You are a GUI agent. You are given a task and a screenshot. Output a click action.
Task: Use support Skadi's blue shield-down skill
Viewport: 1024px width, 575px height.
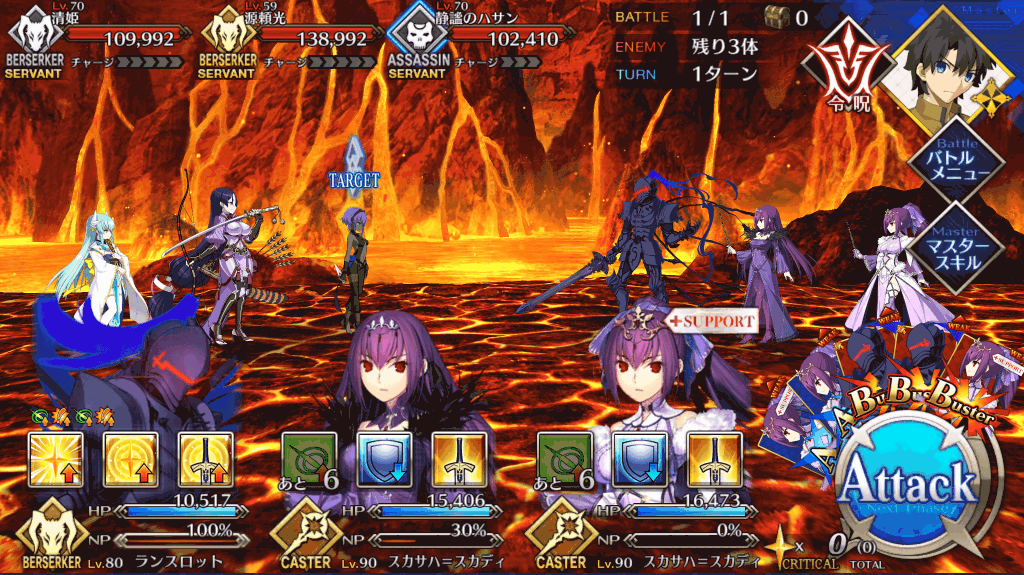pyautogui.click(x=640, y=458)
